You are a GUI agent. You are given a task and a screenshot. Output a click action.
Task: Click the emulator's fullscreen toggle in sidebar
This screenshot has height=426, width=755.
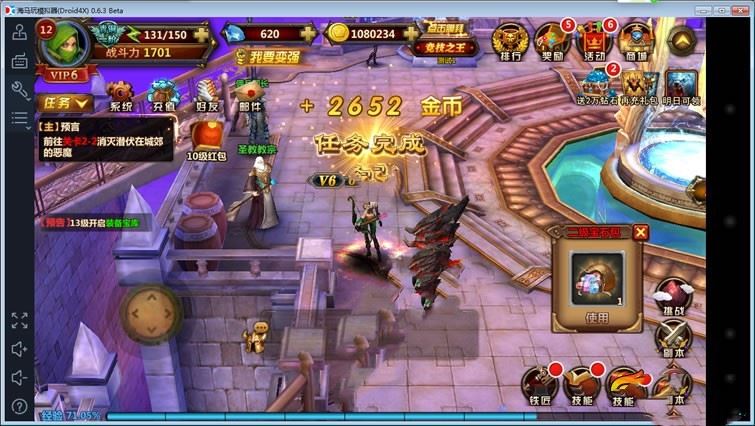(19, 320)
